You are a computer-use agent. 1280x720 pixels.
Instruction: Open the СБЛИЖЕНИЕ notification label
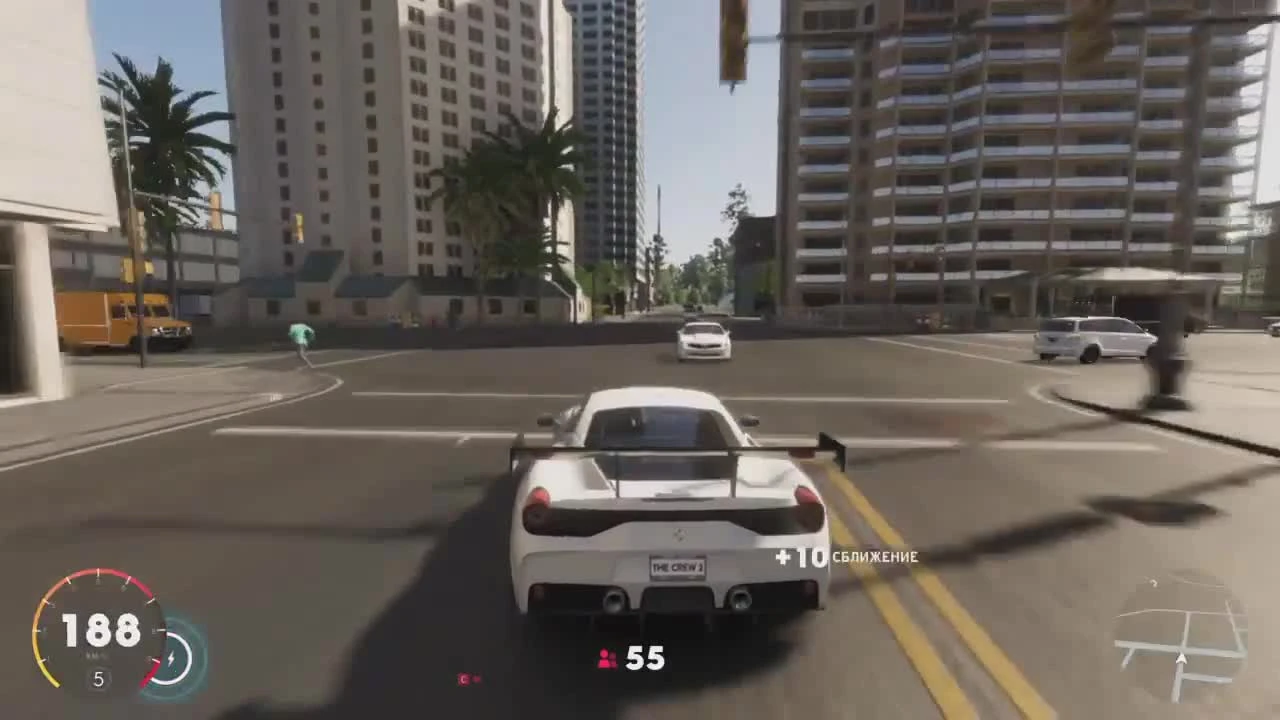(875, 558)
